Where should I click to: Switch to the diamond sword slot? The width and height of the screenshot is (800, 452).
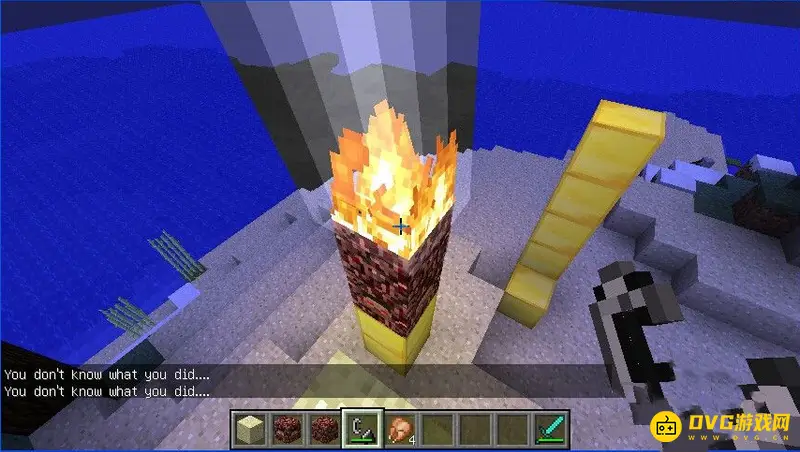(x=549, y=428)
